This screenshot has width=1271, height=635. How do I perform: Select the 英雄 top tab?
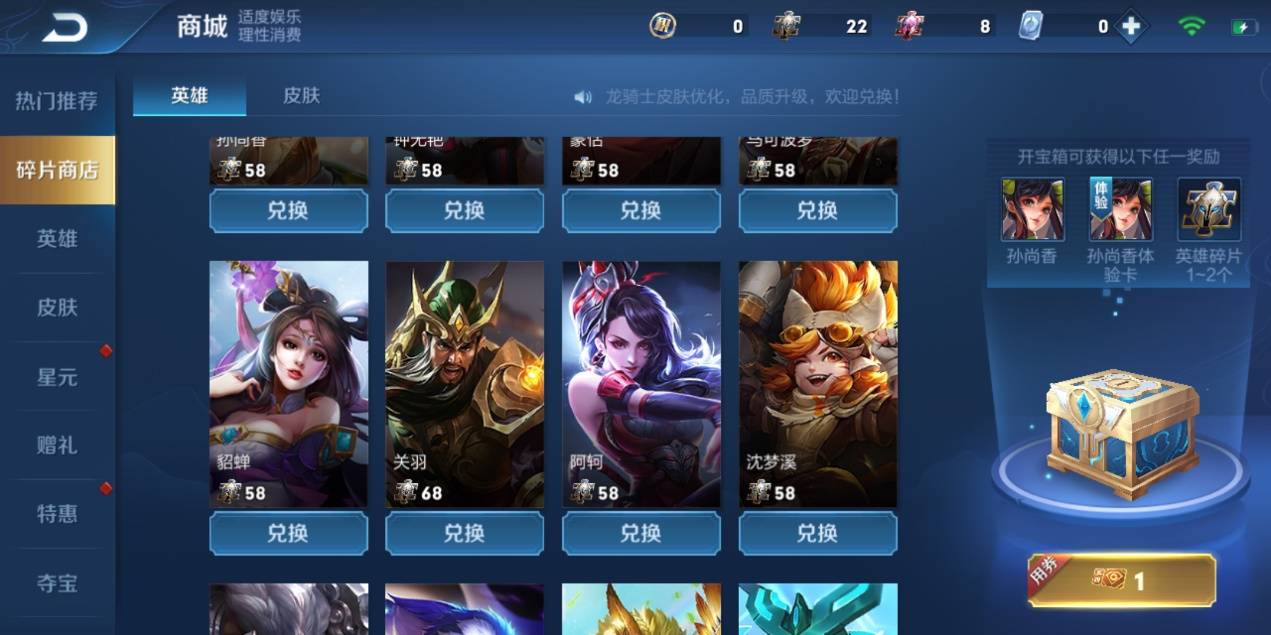click(189, 96)
